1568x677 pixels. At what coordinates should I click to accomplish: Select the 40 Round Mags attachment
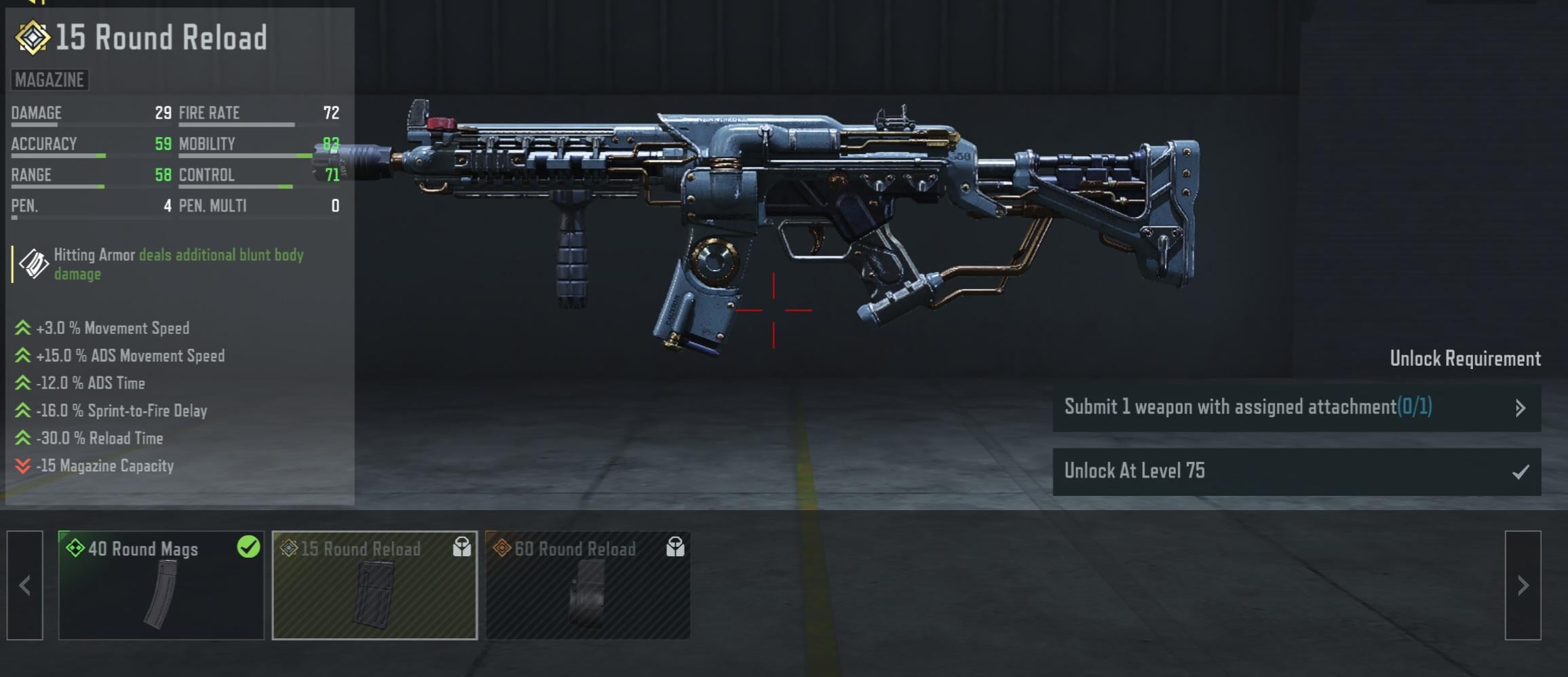coord(161,585)
